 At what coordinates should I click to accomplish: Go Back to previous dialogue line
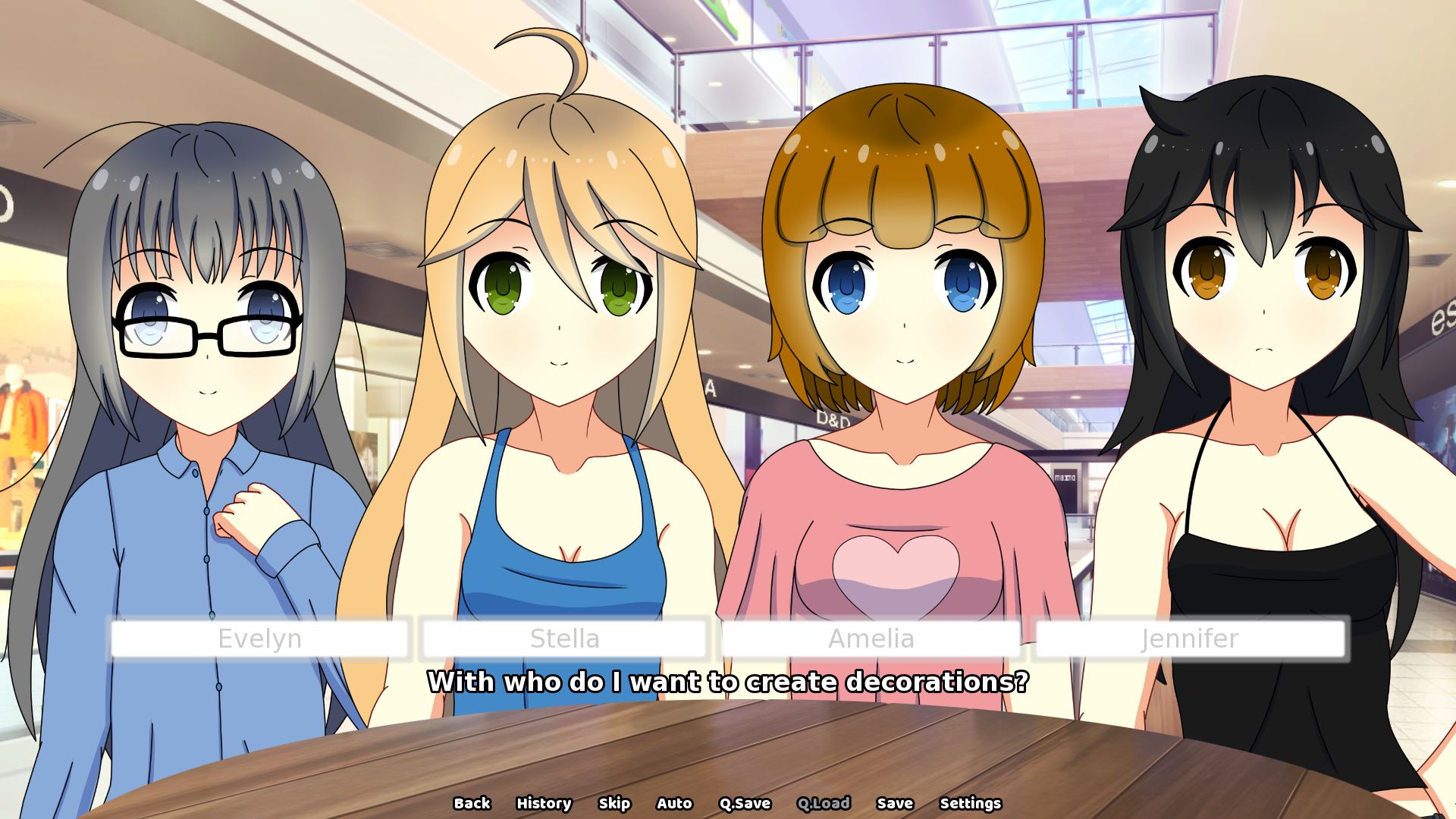point(472,803)
